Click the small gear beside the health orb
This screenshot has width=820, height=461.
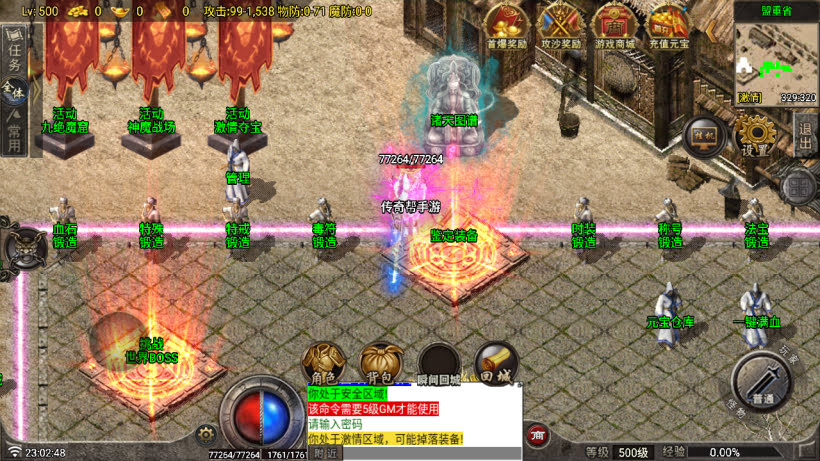pyautogui.click(x=206, y=433)
